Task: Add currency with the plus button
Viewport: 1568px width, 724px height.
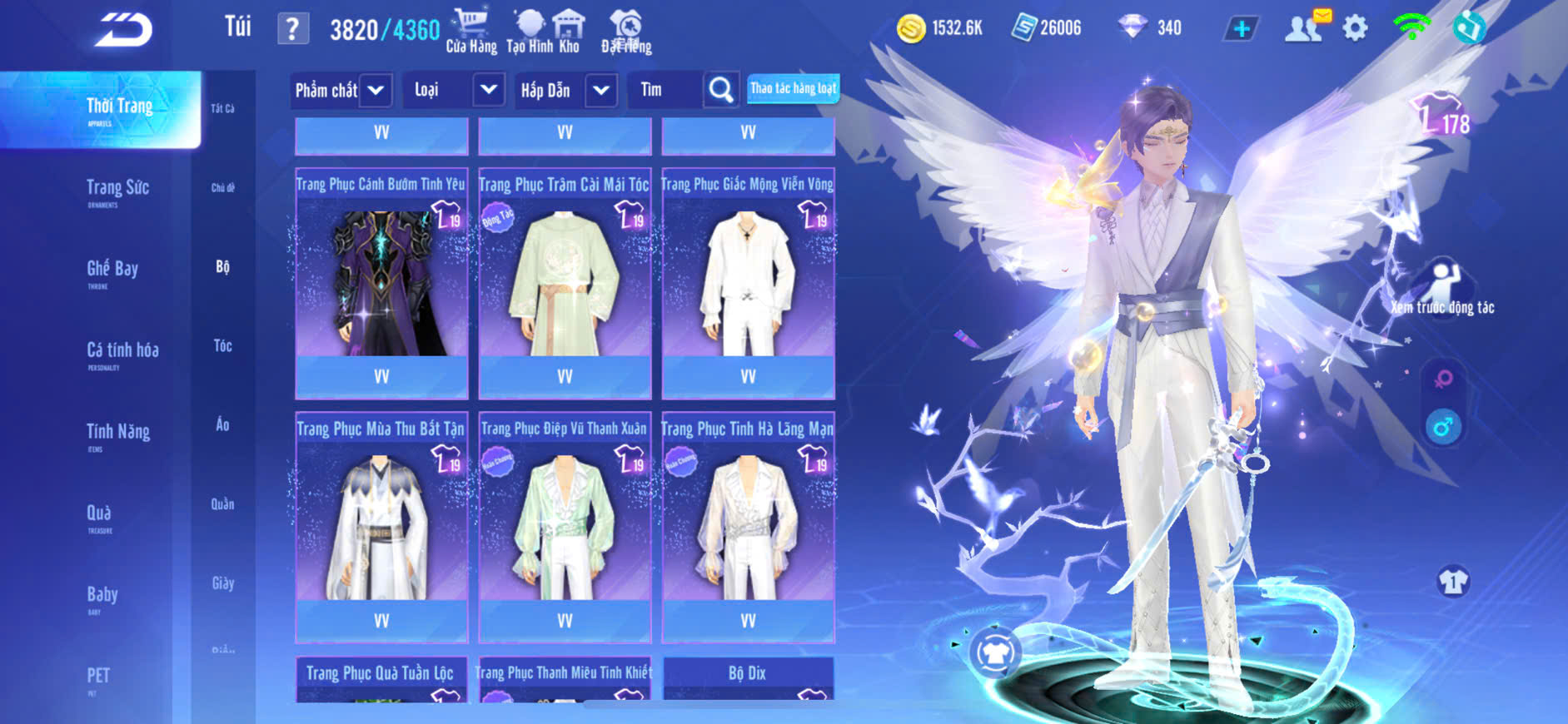Action: point(1241,29)
